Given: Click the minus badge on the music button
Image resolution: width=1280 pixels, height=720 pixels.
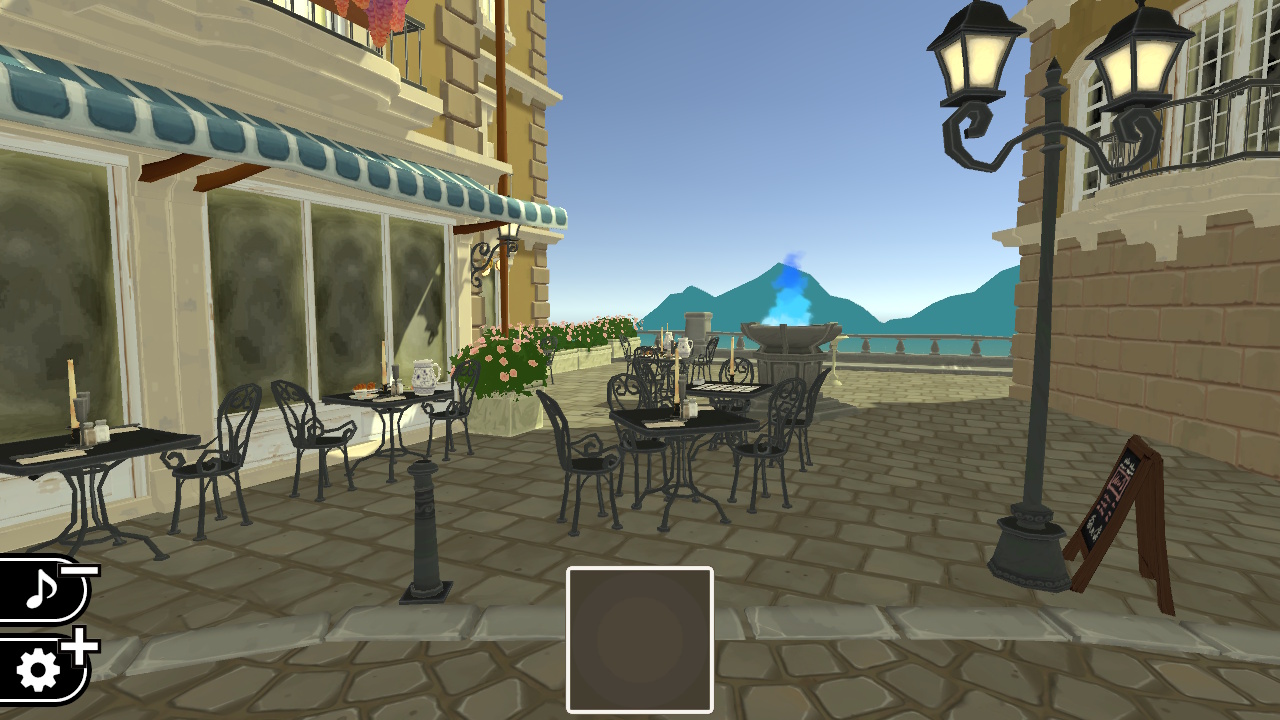Looking at the screenshot, I should [79, 571].
